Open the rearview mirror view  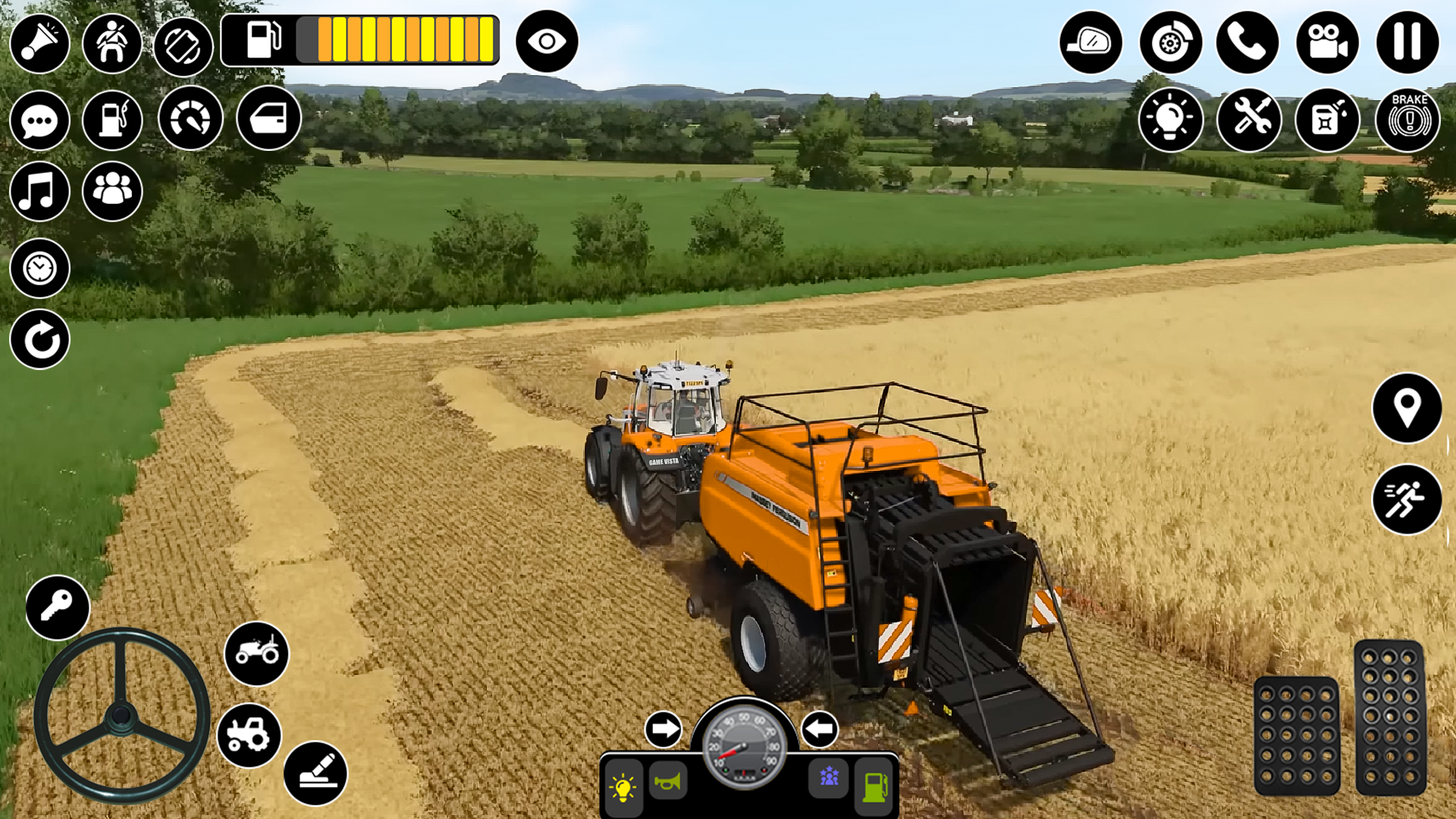pyautogui.click(x=1092, y=43)
